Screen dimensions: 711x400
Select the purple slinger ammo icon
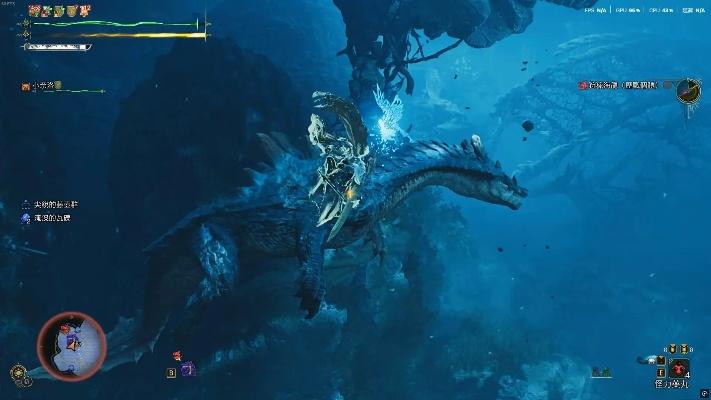point(187,369)
